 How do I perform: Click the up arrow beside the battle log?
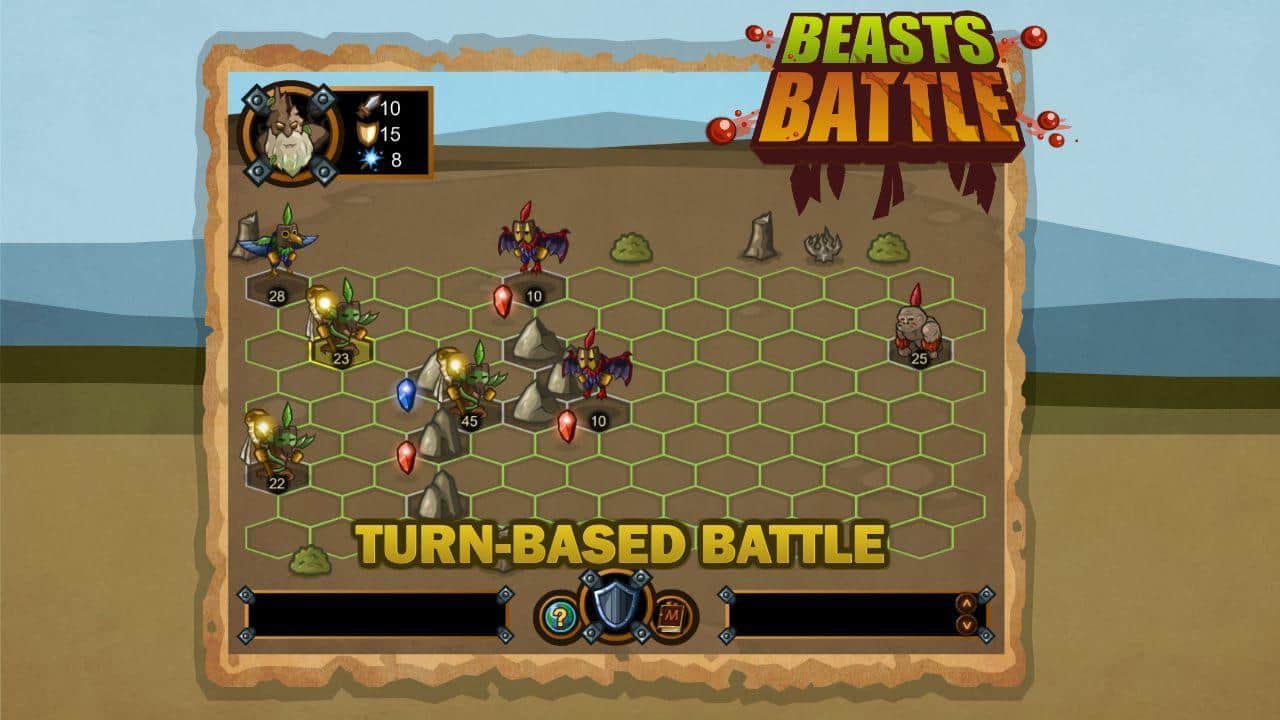click(965, 601)
